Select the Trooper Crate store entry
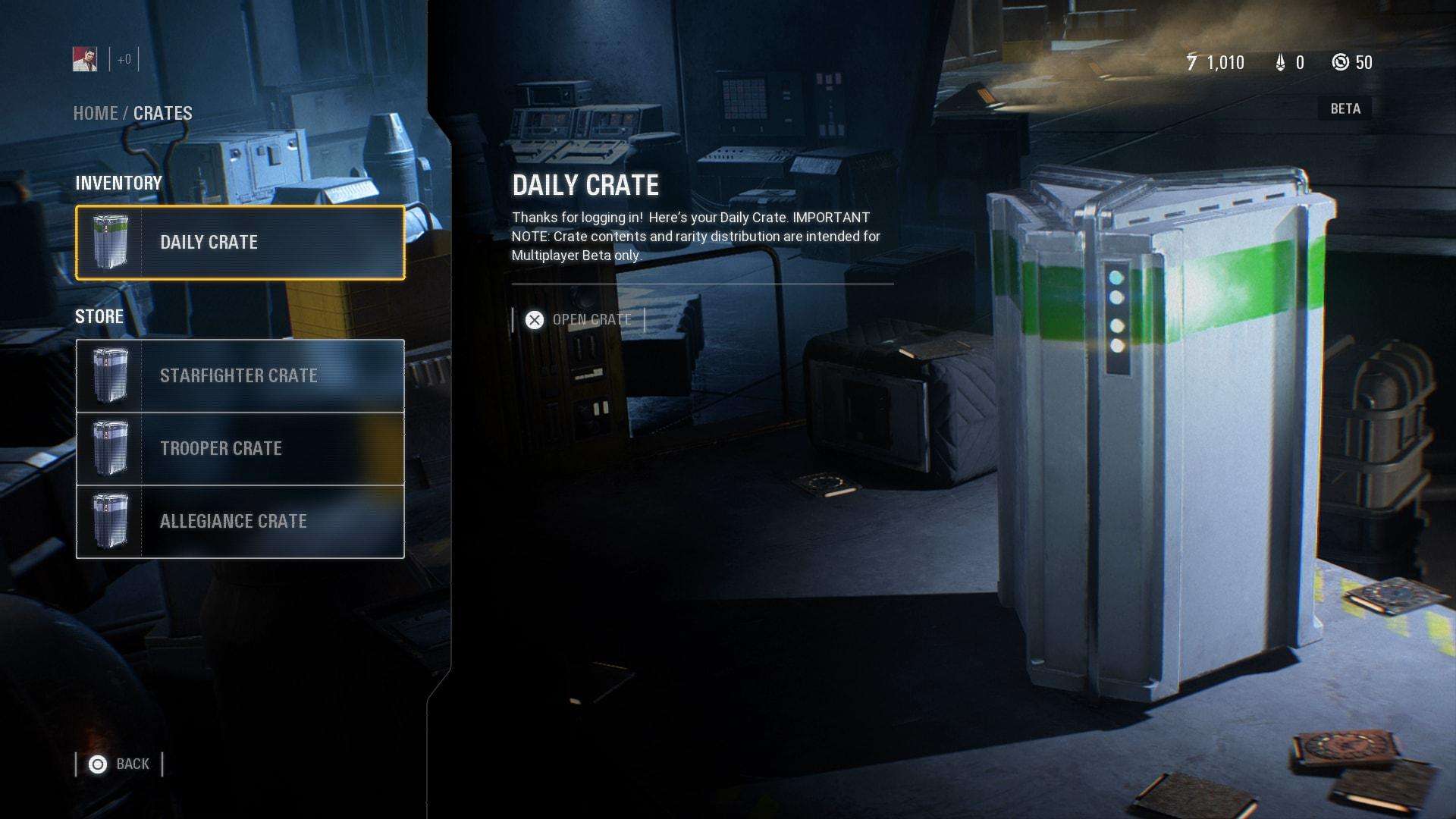This screenshot has width=1456, height=819. point(240,448)
